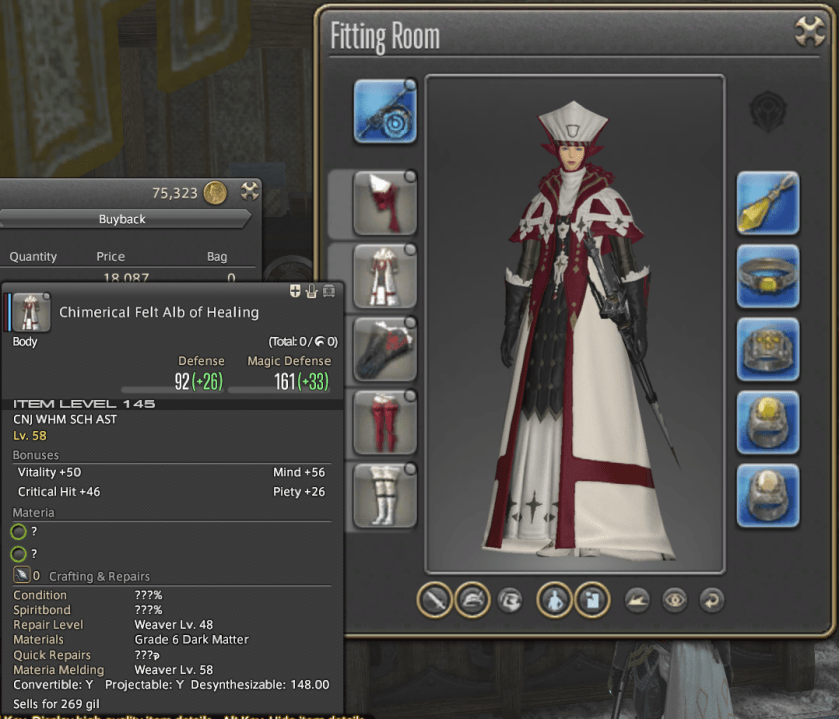Select the white boots feet slot

(x=384, y=496)
